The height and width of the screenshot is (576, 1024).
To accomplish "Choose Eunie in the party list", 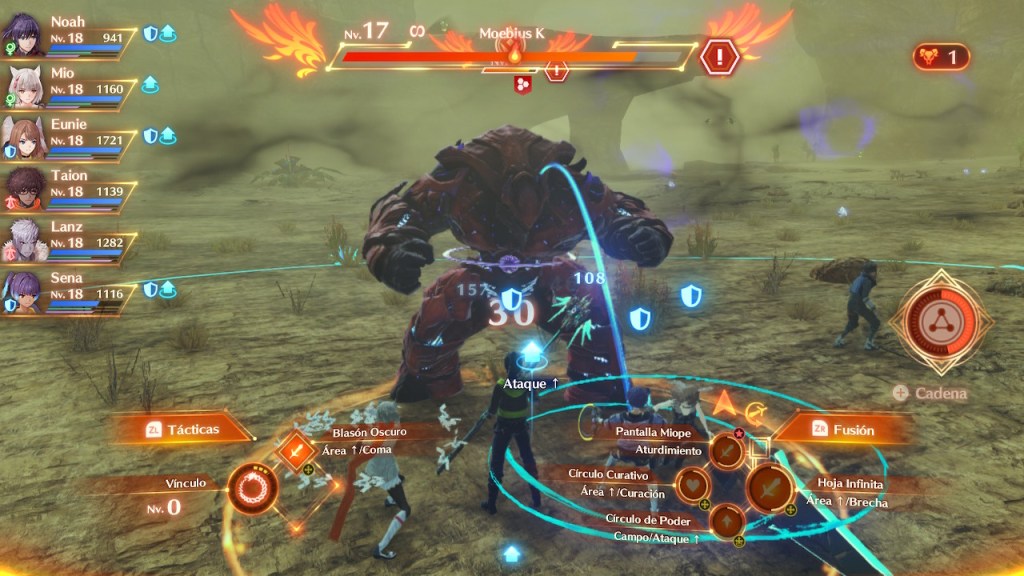I will (x=23, y=137).
